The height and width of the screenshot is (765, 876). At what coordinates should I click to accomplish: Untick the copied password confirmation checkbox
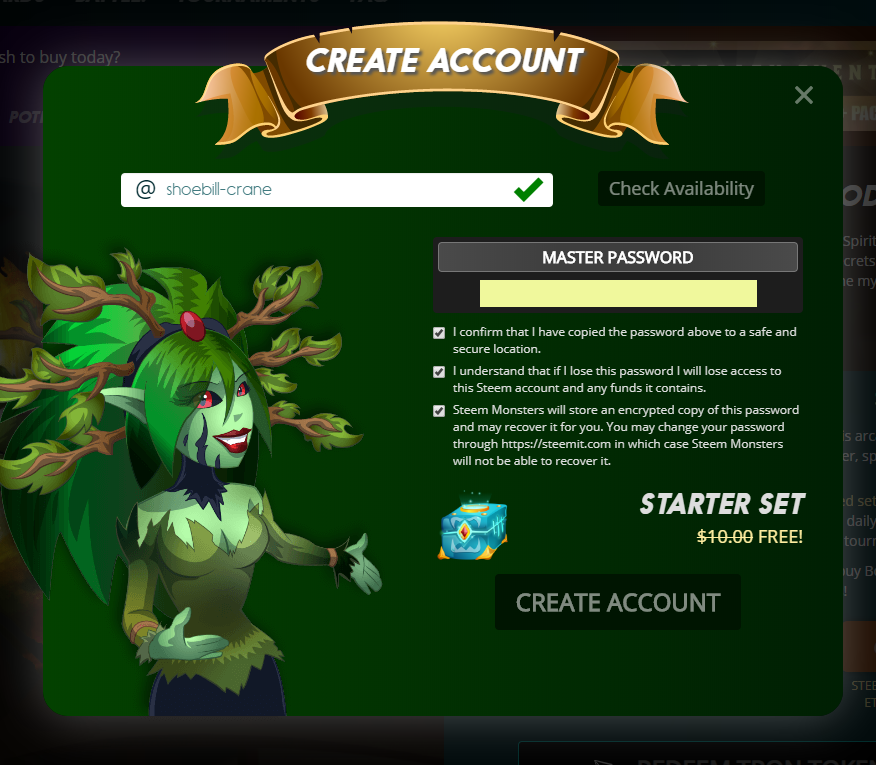(x=439, y=333)
